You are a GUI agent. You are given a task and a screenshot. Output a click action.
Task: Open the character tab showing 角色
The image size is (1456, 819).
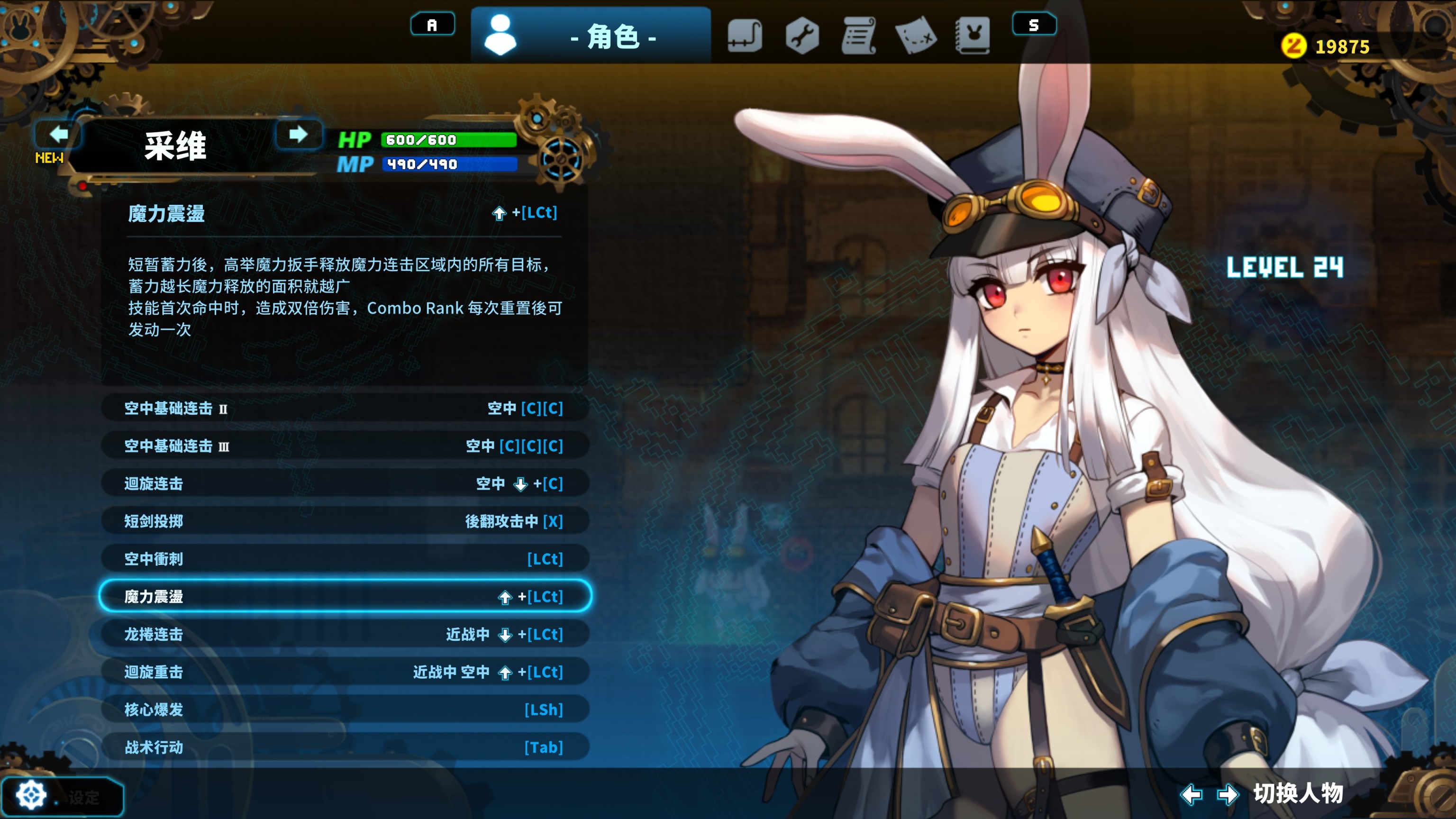coord(613,37)
